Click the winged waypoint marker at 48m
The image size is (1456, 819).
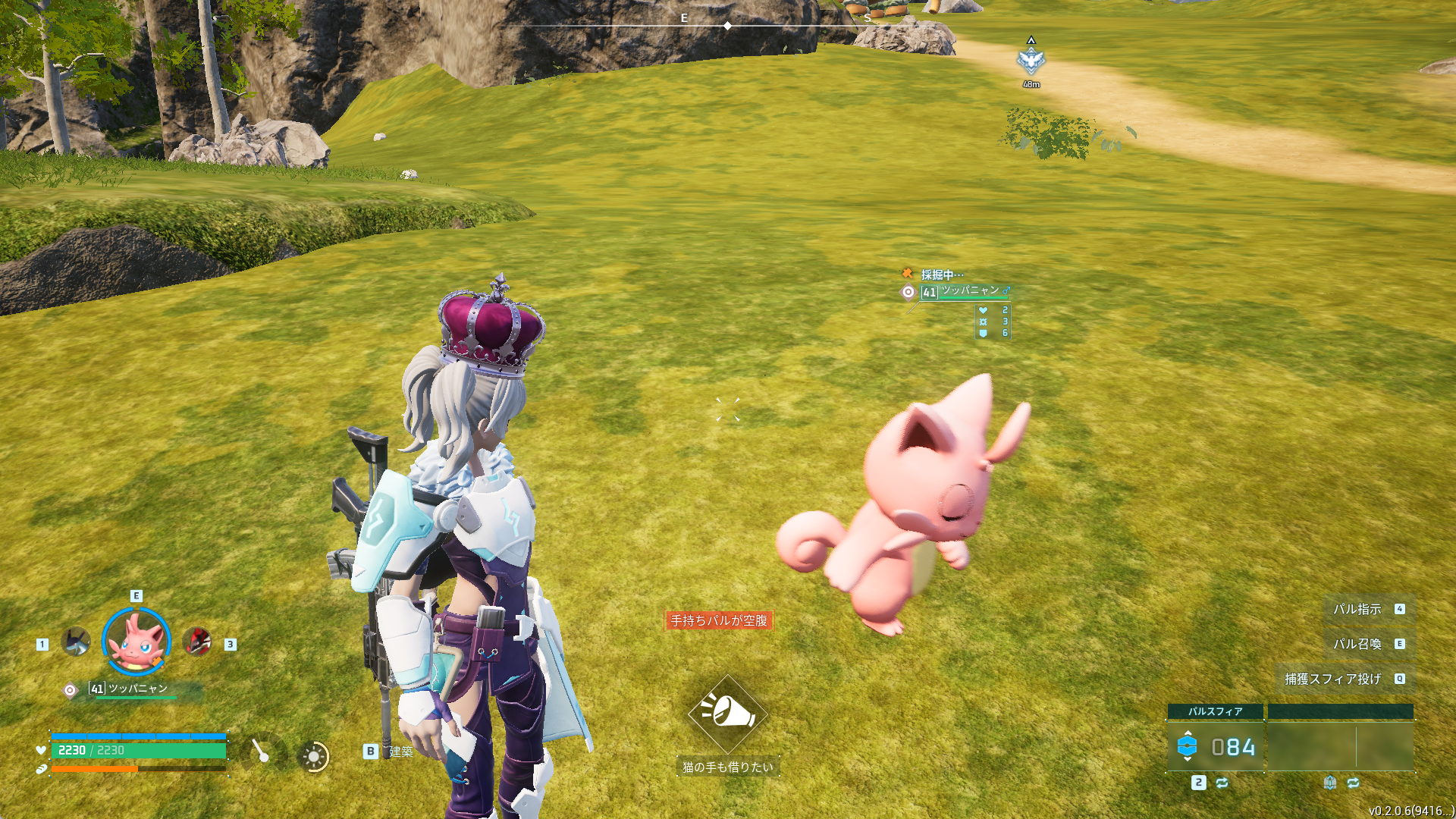[x=1031, y=61]
